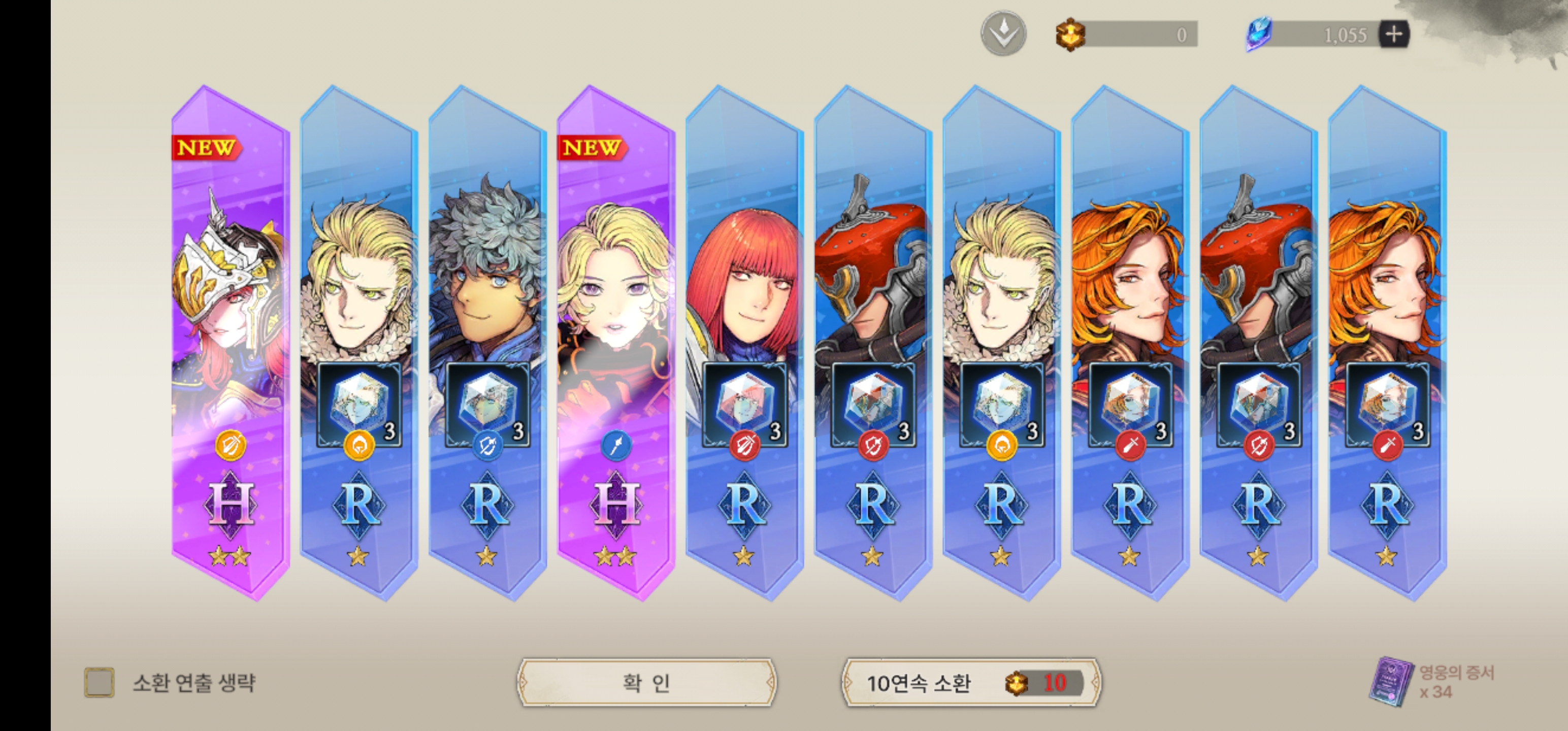This screenshot has width=1568, height=731.
Task: Open the round downward-arrow emblem button
Action: click(x=1003, y=34)
